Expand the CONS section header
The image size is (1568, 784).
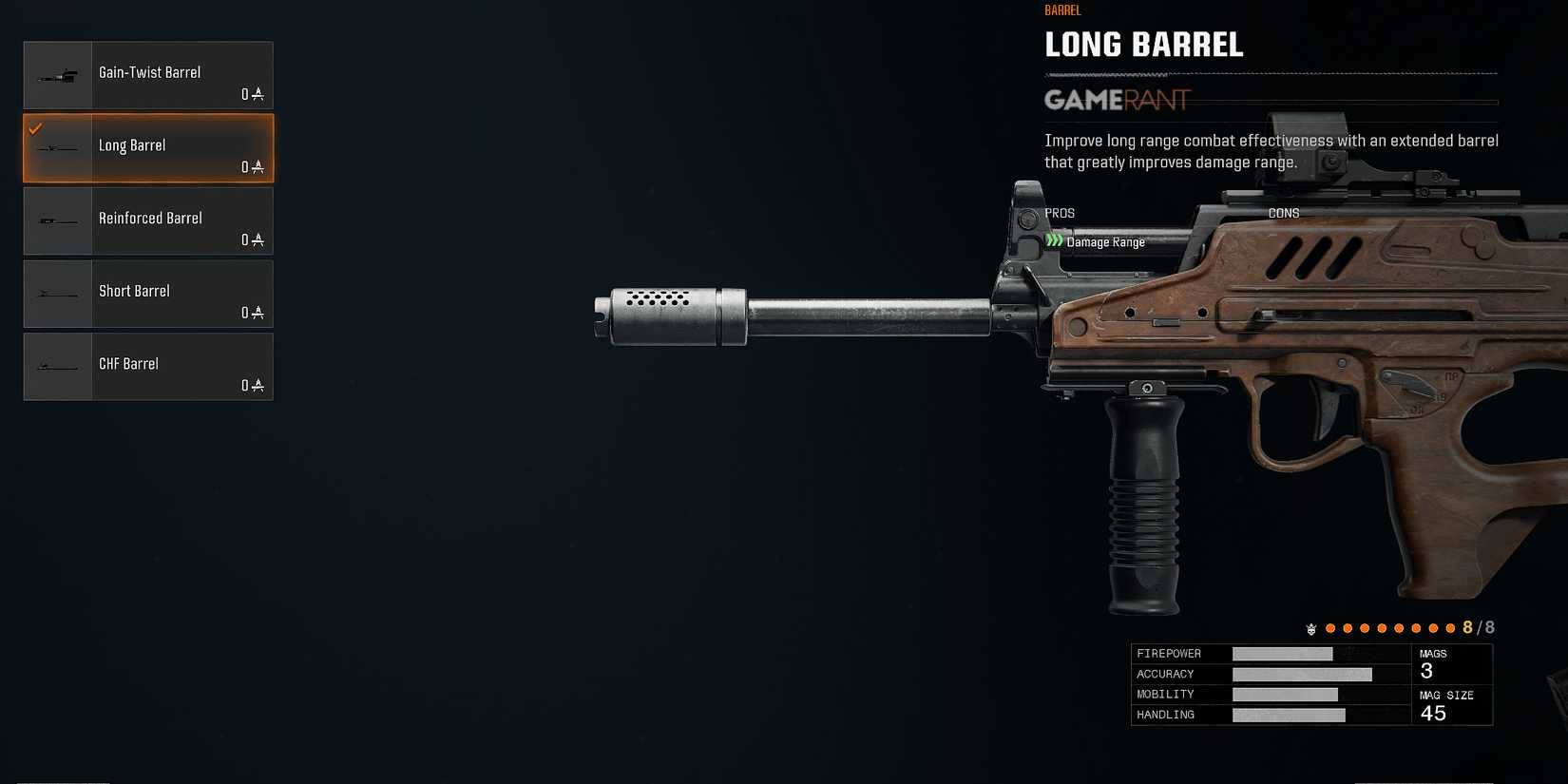click(x=1283, y=213)
